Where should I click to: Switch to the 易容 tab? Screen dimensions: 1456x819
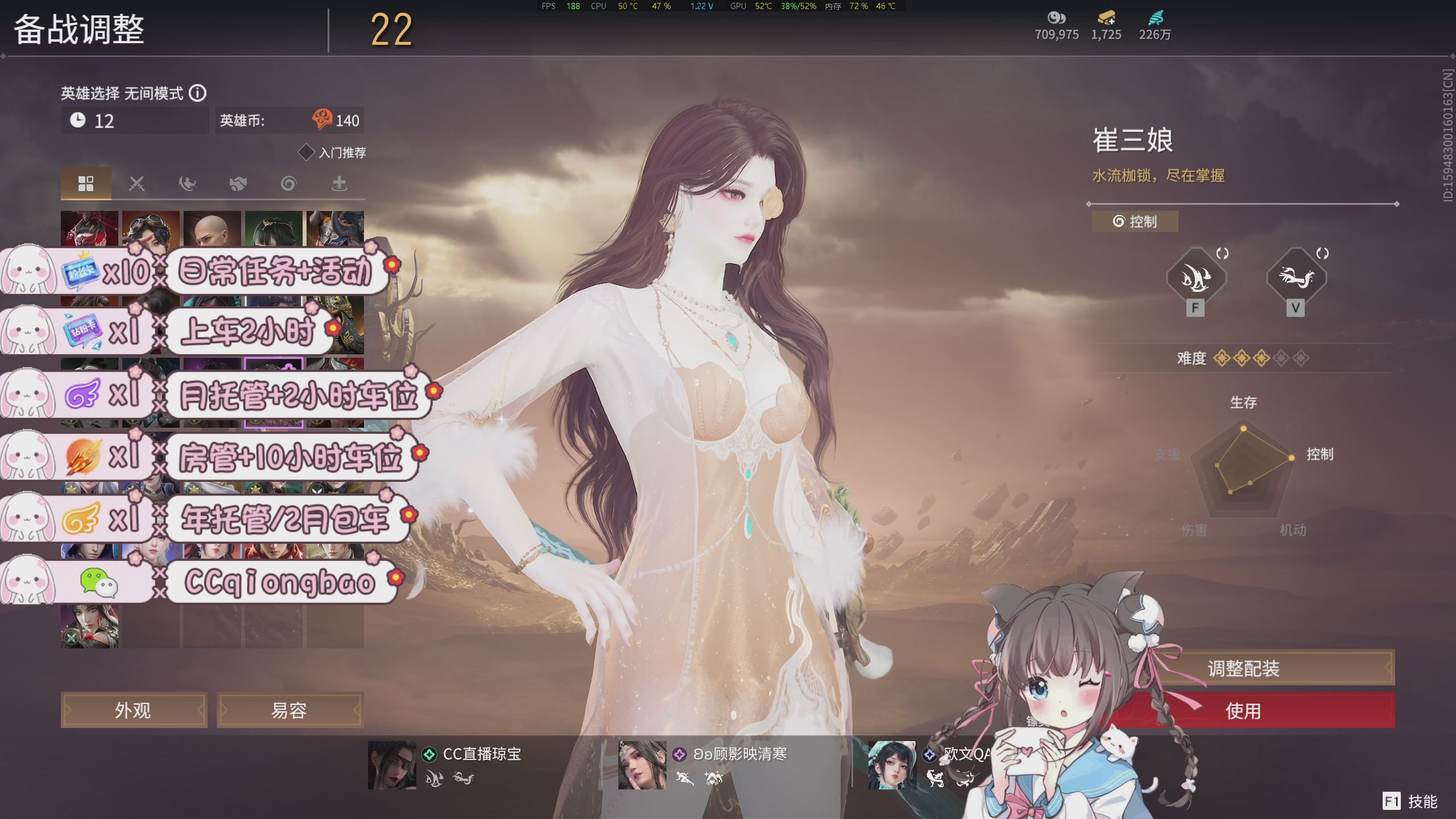[290, 710]
